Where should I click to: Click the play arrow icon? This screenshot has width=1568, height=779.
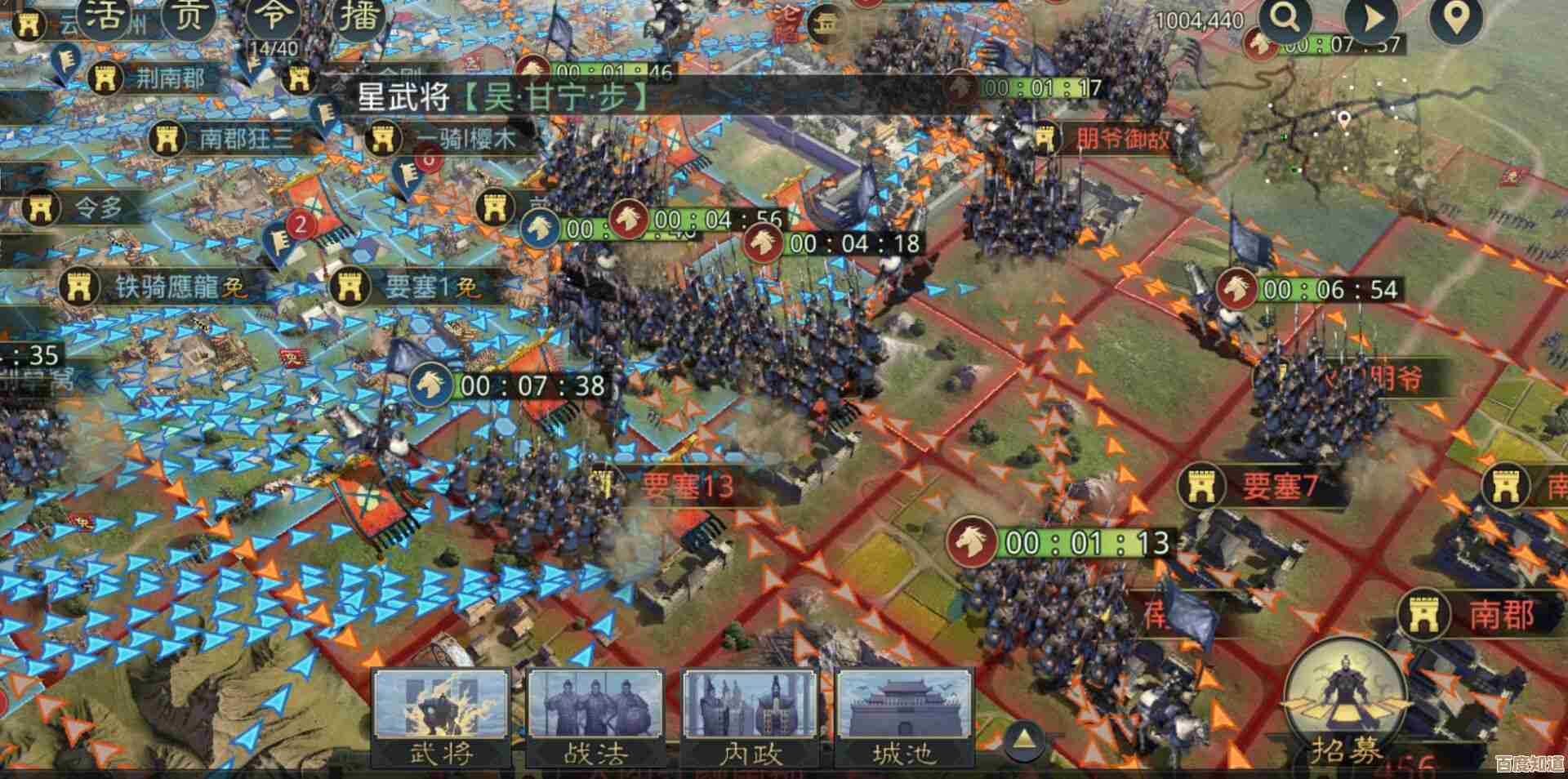pyautogui.click(x=1372, y=19)
